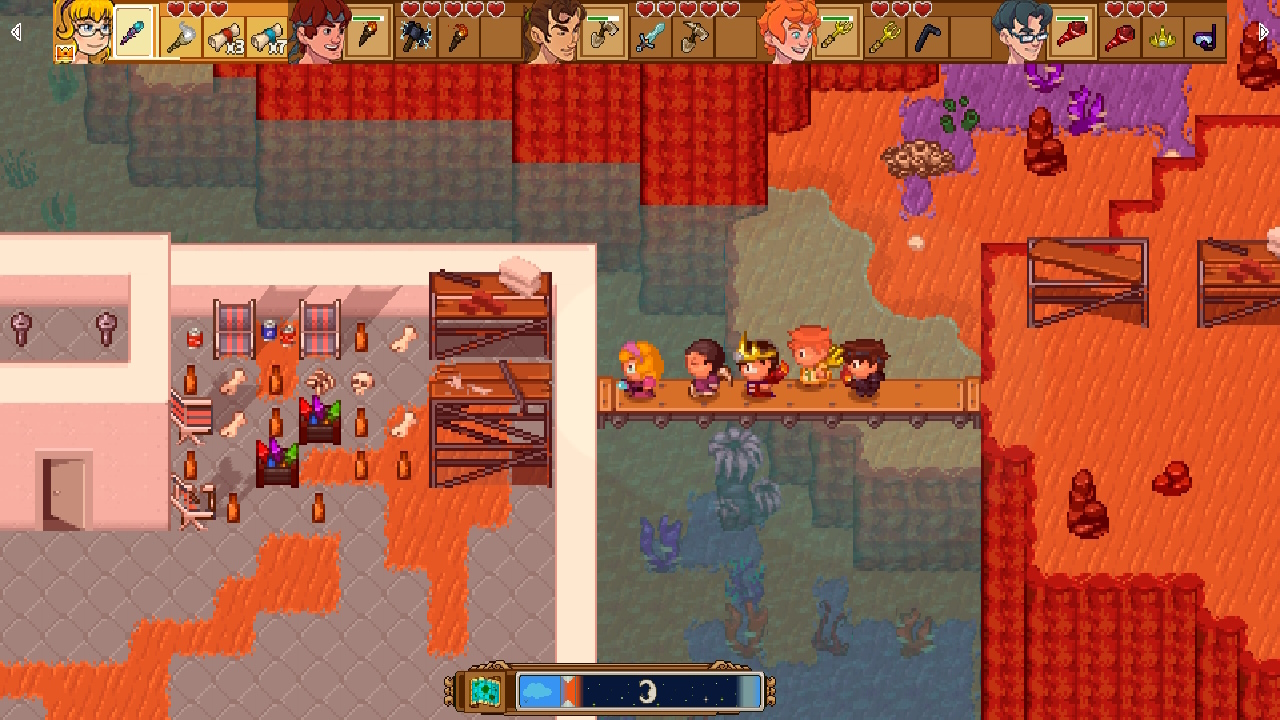This screenshot has width=1280, height=720.
Task: Select the purple staff in the first hotbar
Action: point(131,35)
